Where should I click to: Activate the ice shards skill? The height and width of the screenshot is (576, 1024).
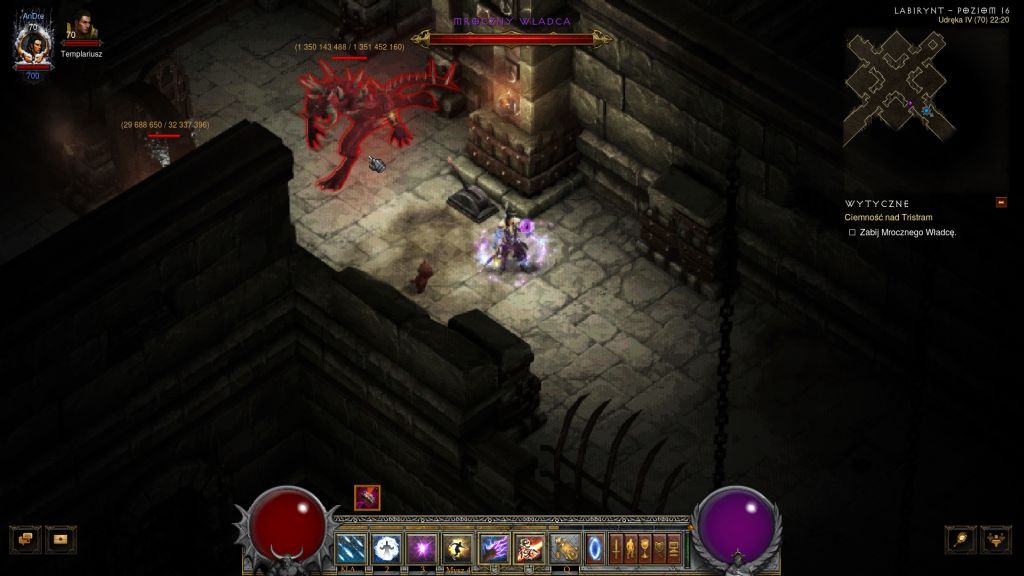pyautogui.click(x=351, y=547)
